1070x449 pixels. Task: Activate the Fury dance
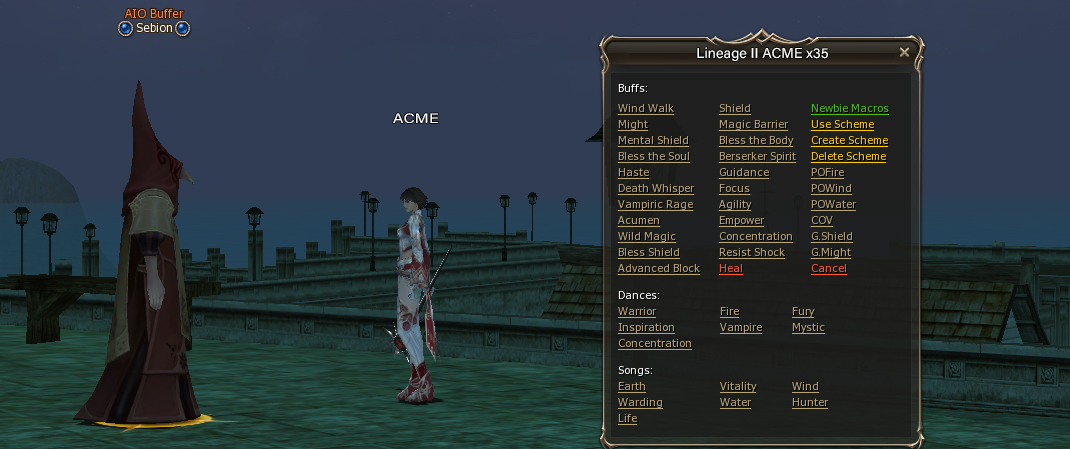tap(802, 311)
